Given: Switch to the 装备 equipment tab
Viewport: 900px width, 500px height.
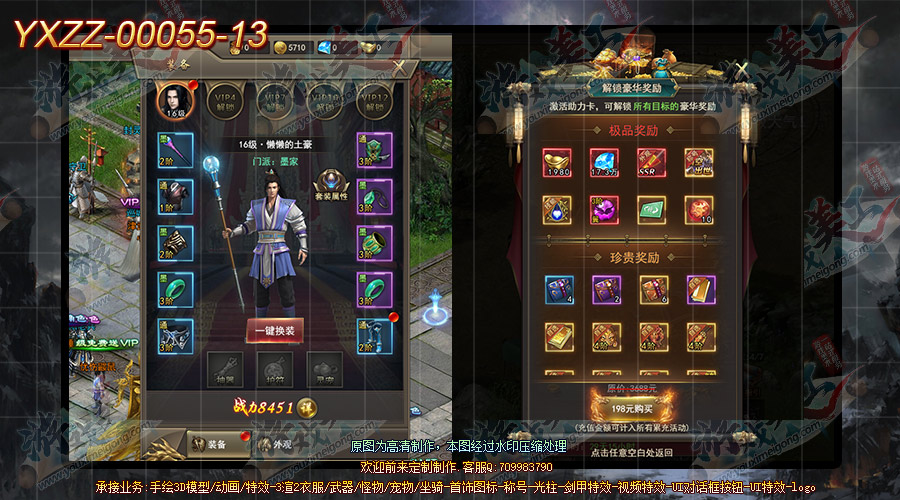Looking at the screenshot, I should pyautogui.click(x=212, y=442).
